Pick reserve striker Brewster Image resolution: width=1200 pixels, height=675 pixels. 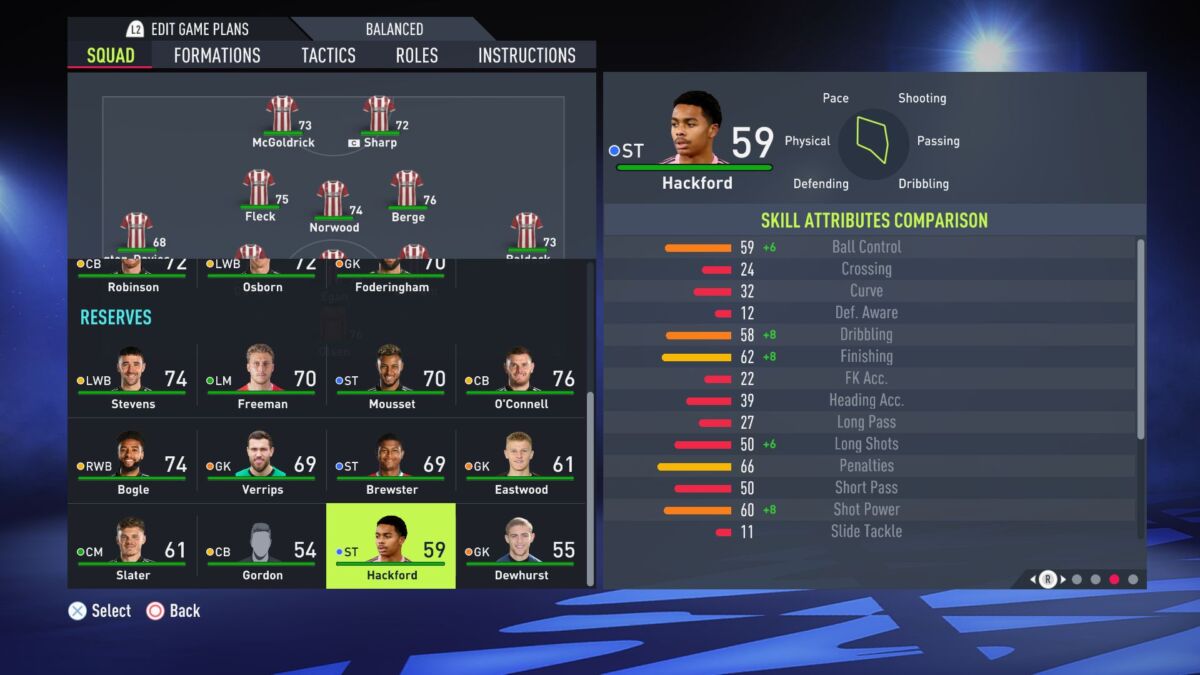pos(391,465)
